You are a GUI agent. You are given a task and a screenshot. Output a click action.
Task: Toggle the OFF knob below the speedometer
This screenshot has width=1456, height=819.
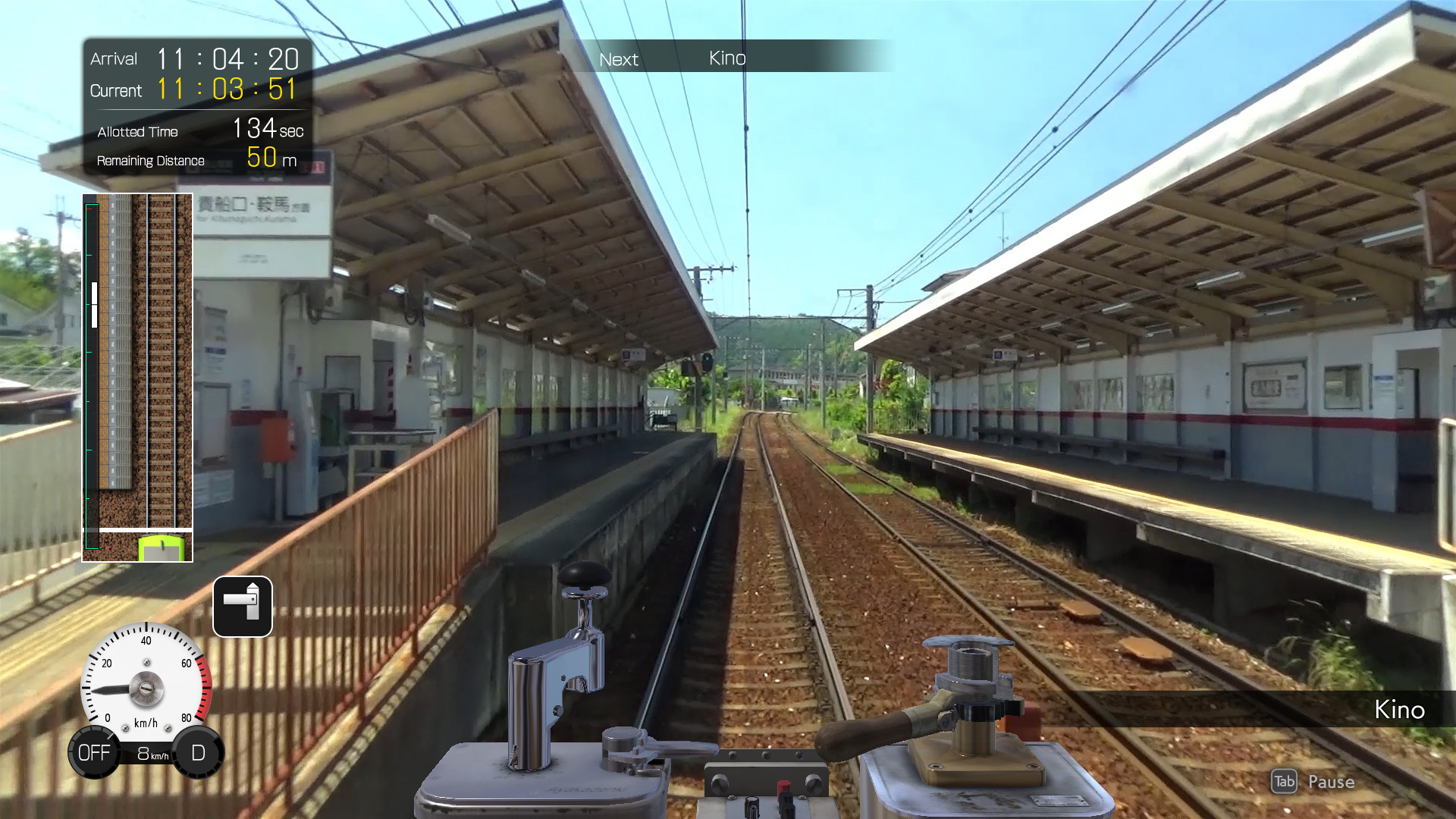[94, 752]
